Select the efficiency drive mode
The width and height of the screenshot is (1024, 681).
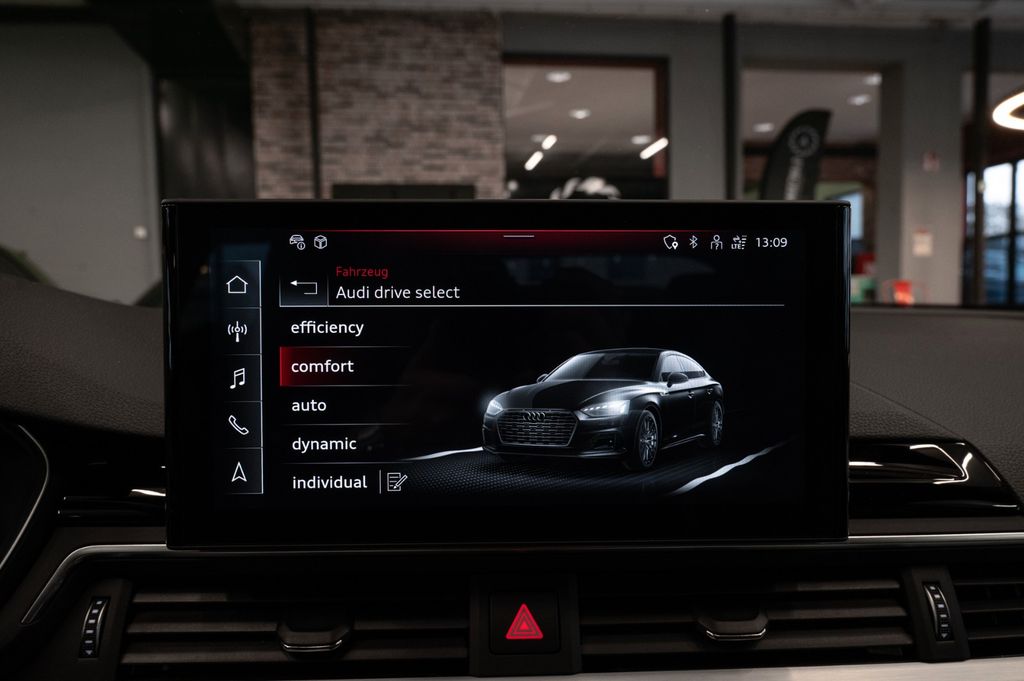[x=327, y=328]
